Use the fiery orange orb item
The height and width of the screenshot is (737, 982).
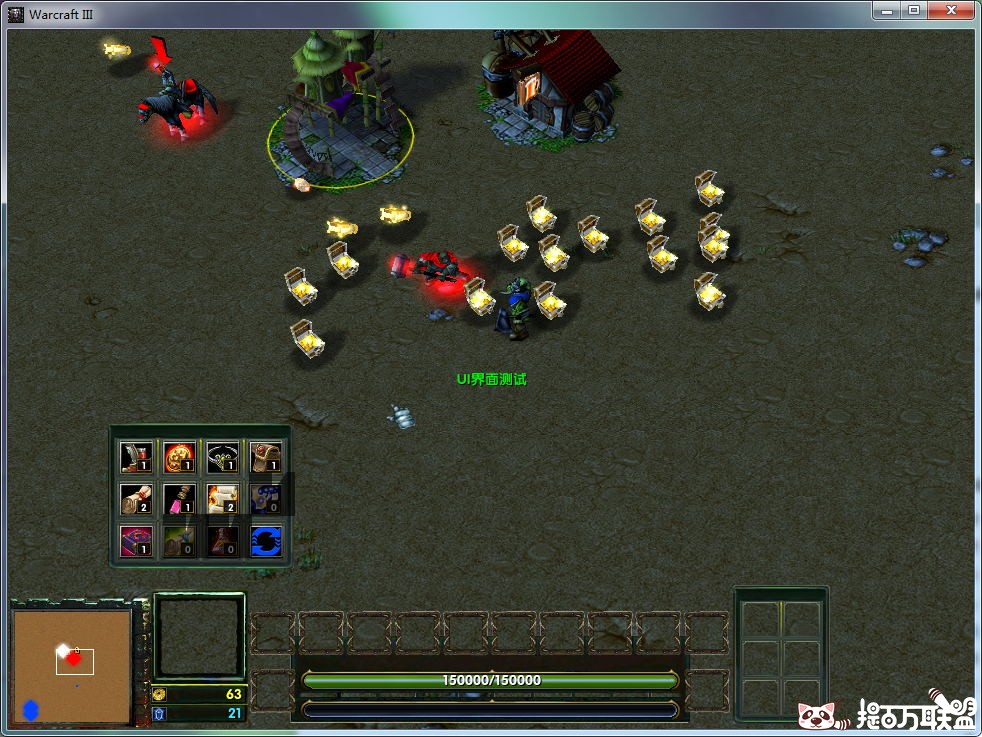[179, 457]
